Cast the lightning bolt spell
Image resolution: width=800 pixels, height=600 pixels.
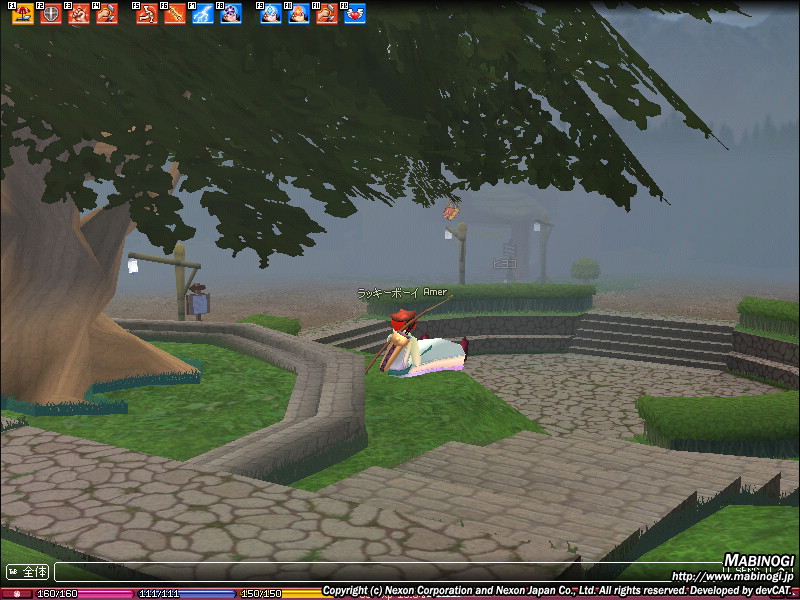click(x=203, y=14)
